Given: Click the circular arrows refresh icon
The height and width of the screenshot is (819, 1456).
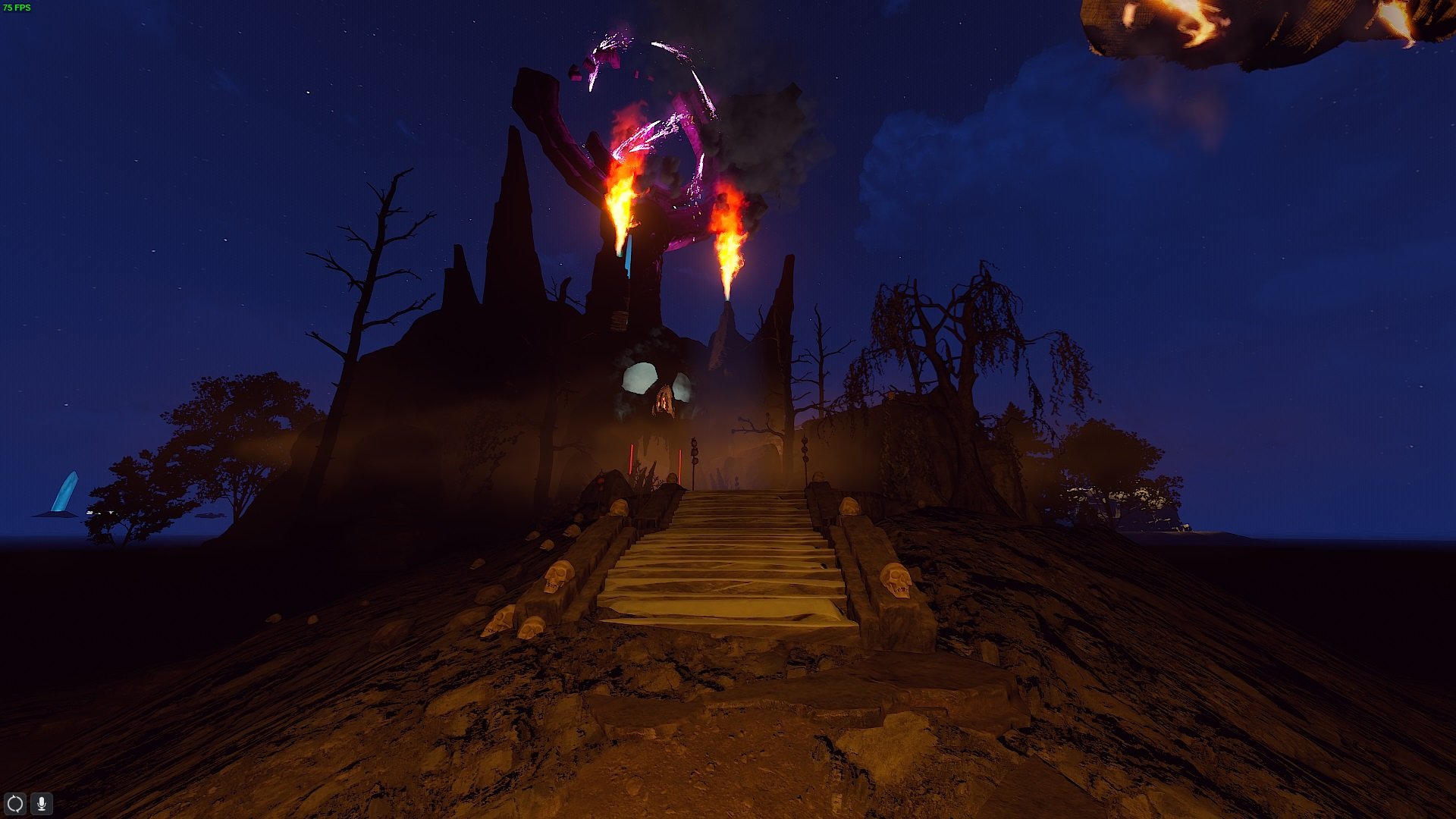Looking at the screenshot, I should [x=15, y=803].
